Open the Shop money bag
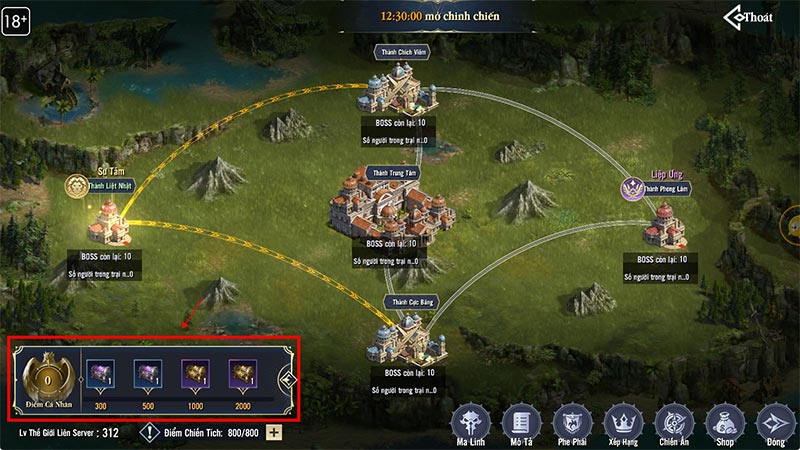The width and height of the screenshot is (800, 450). (x=723, y=420)
